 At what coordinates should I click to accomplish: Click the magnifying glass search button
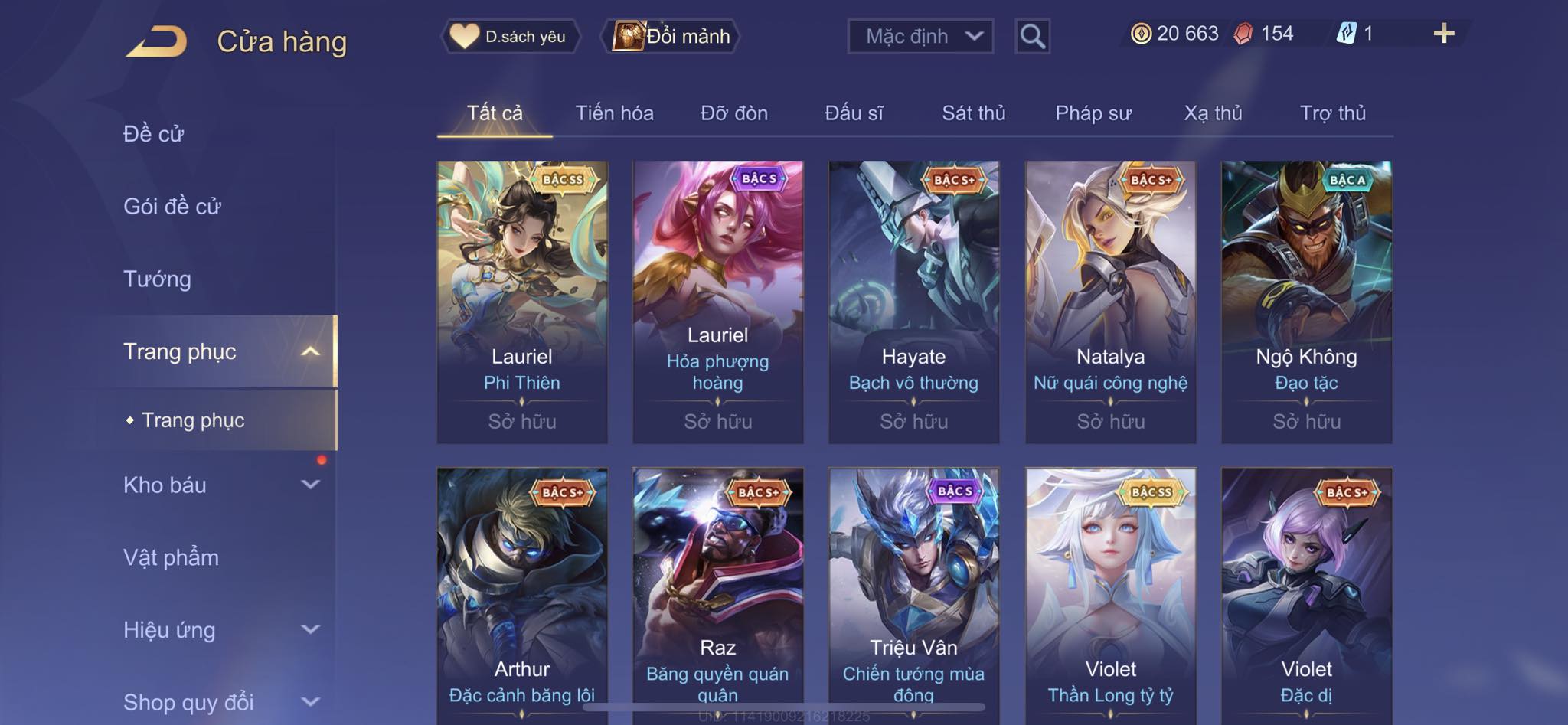1032,36
